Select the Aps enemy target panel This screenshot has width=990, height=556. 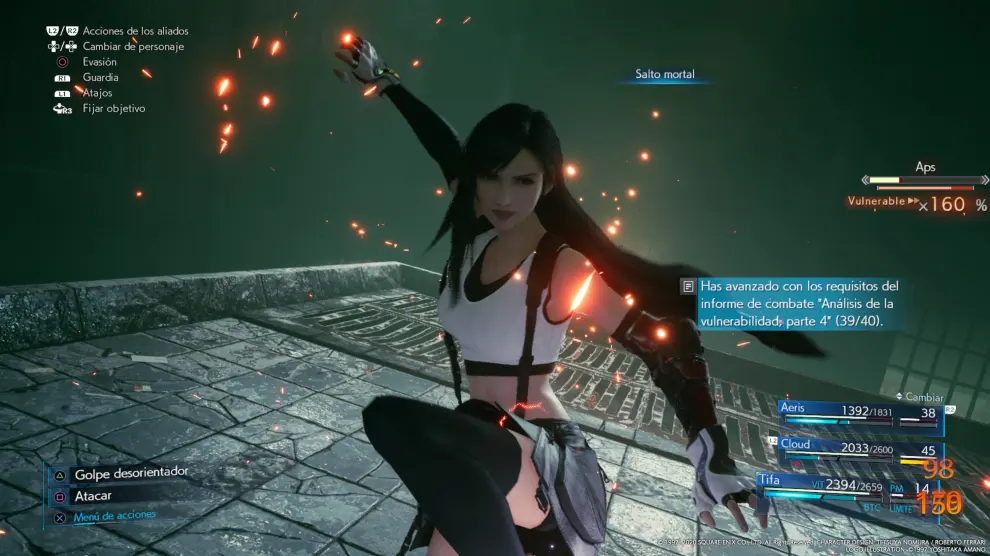point(922,187)
